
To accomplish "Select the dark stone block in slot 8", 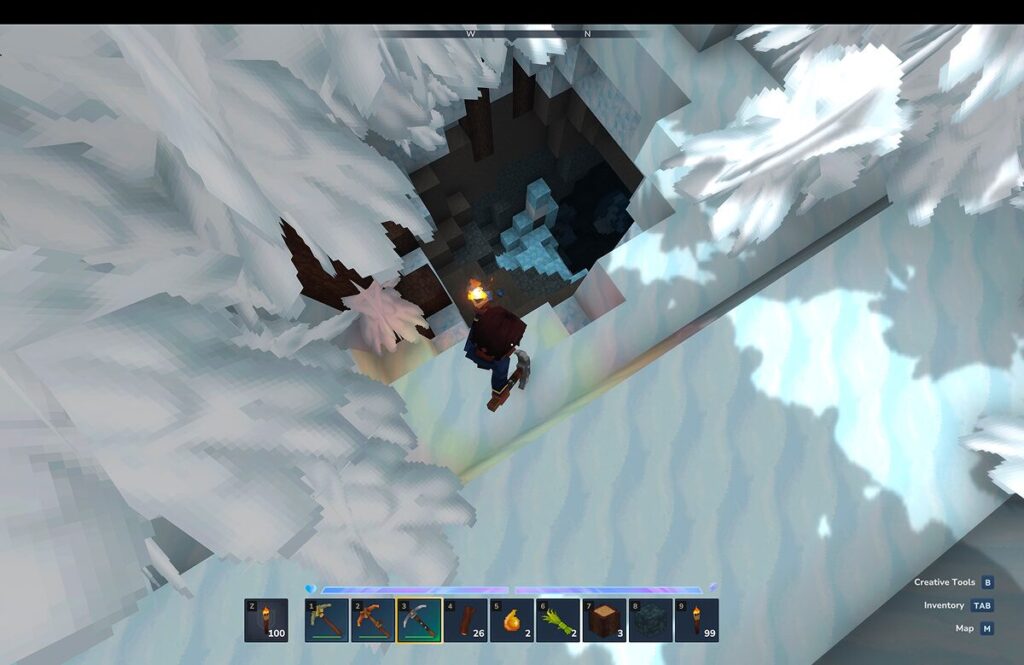I will click(650, 620).
